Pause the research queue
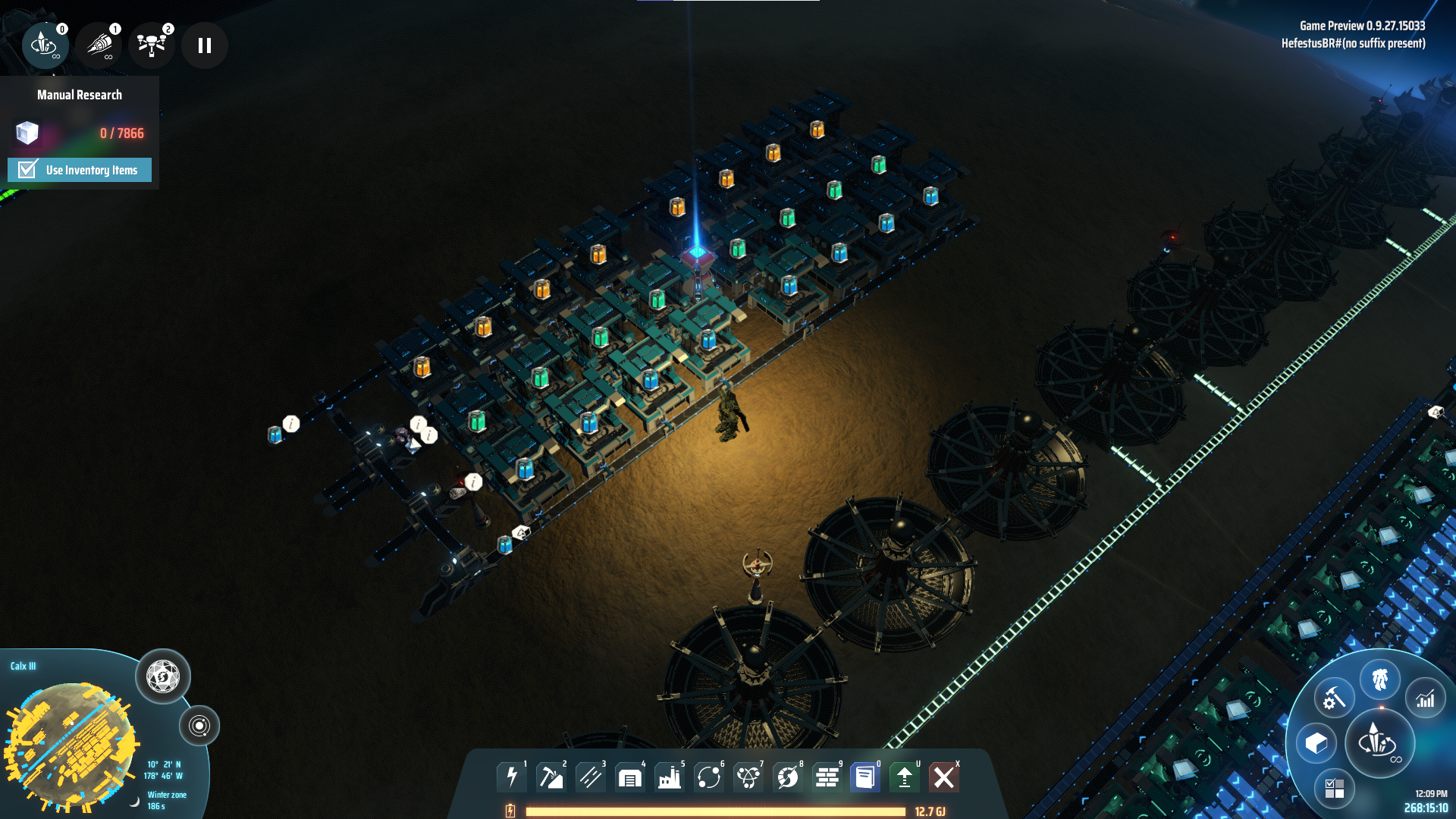Viewport: 1456px width, 819px height. pos(204,45)
